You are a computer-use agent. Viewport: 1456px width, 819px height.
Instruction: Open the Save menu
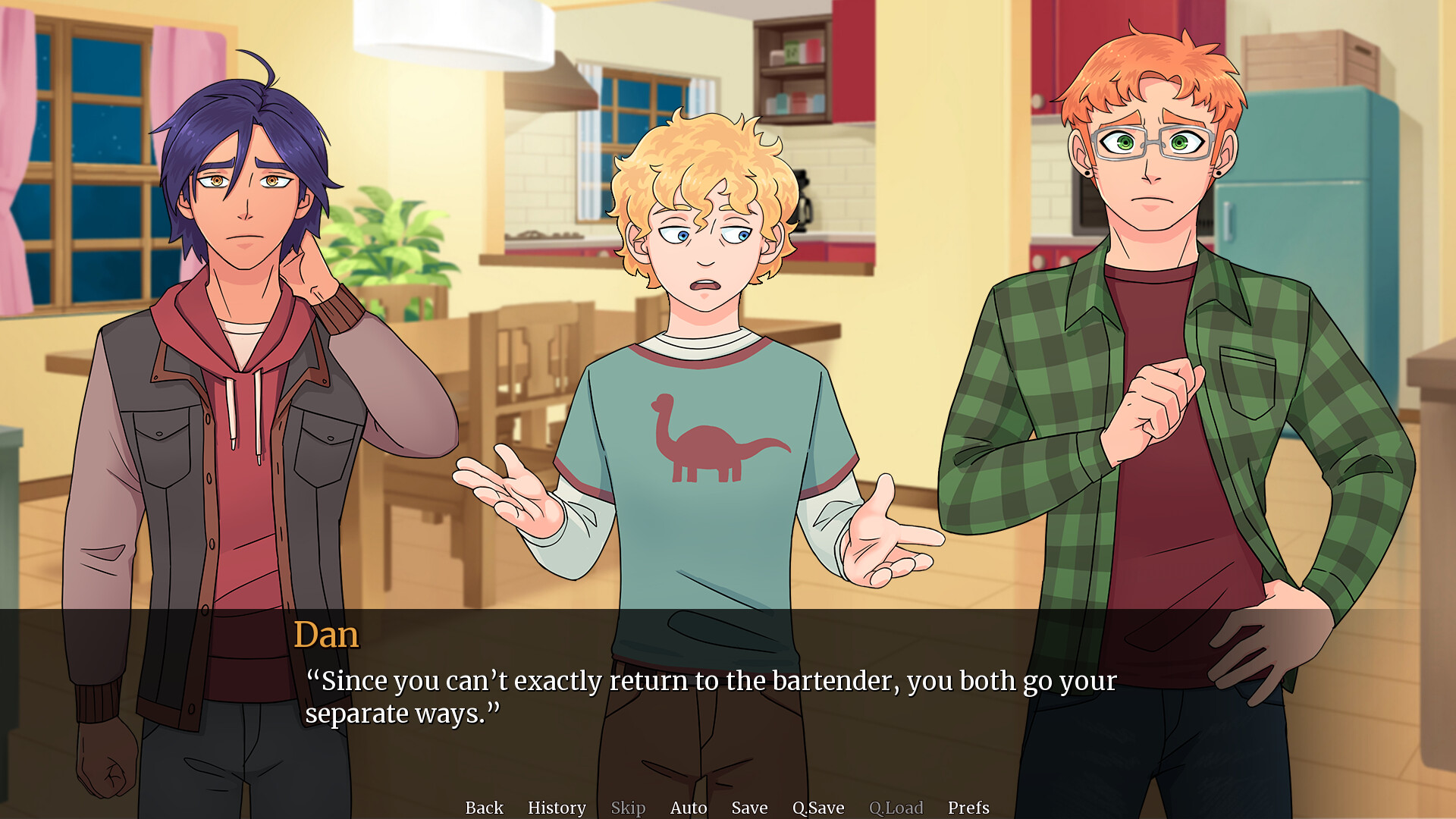[x=749, y=808]
